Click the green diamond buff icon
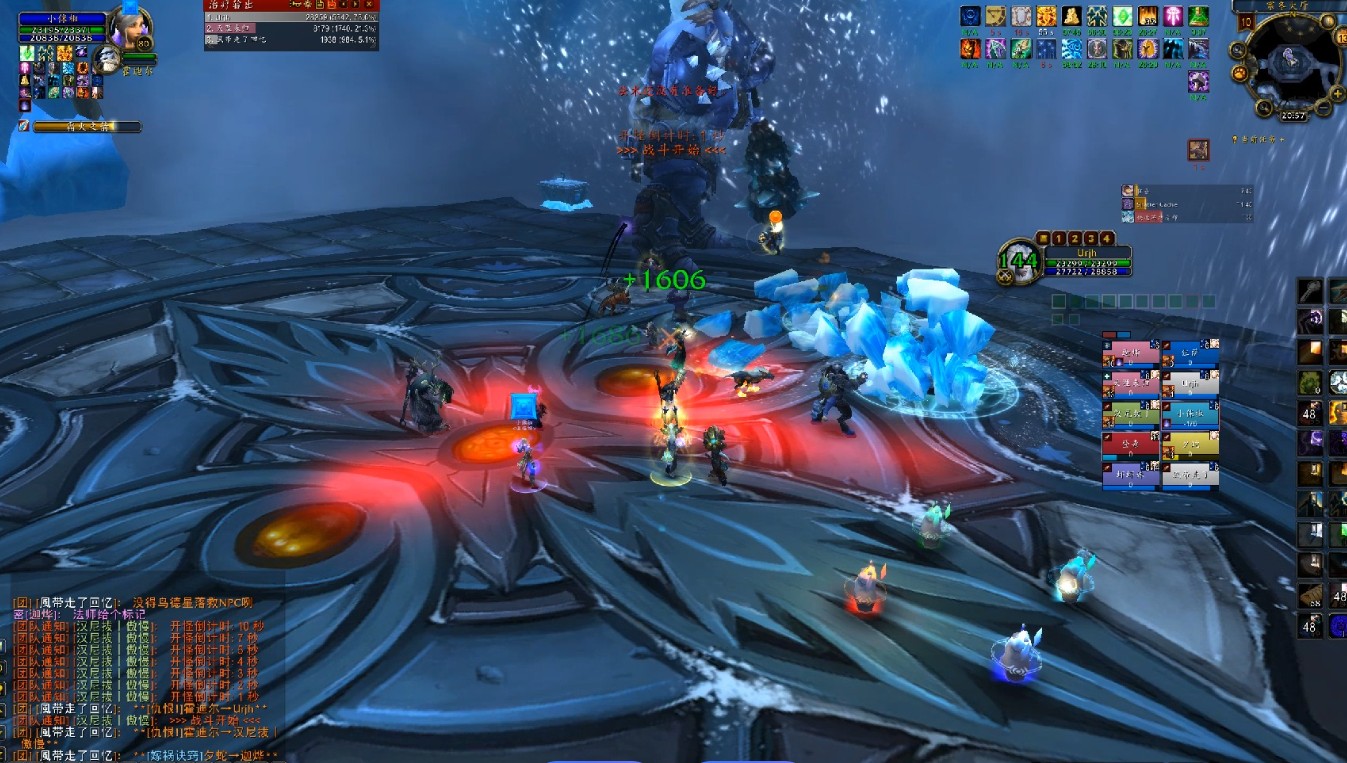This screenshot has width=1347, height=763. click(x=1122, y=17)
